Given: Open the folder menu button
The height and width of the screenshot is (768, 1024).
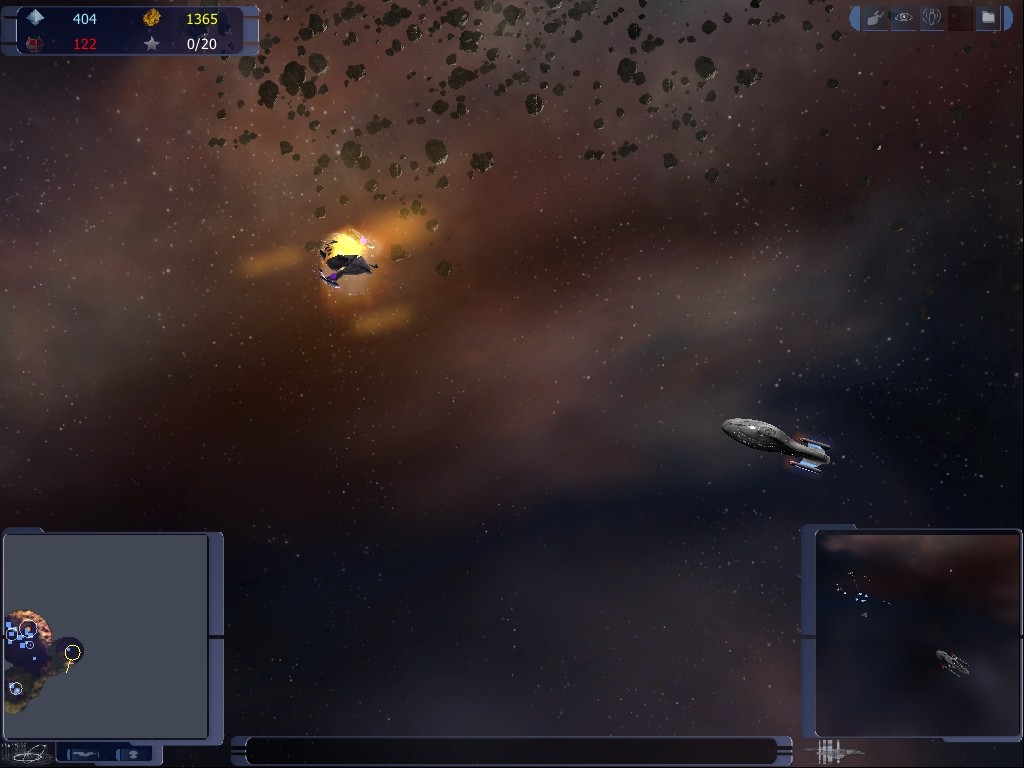Looking at the screenshot, I should pyautogui.click(x=988, y=18).
